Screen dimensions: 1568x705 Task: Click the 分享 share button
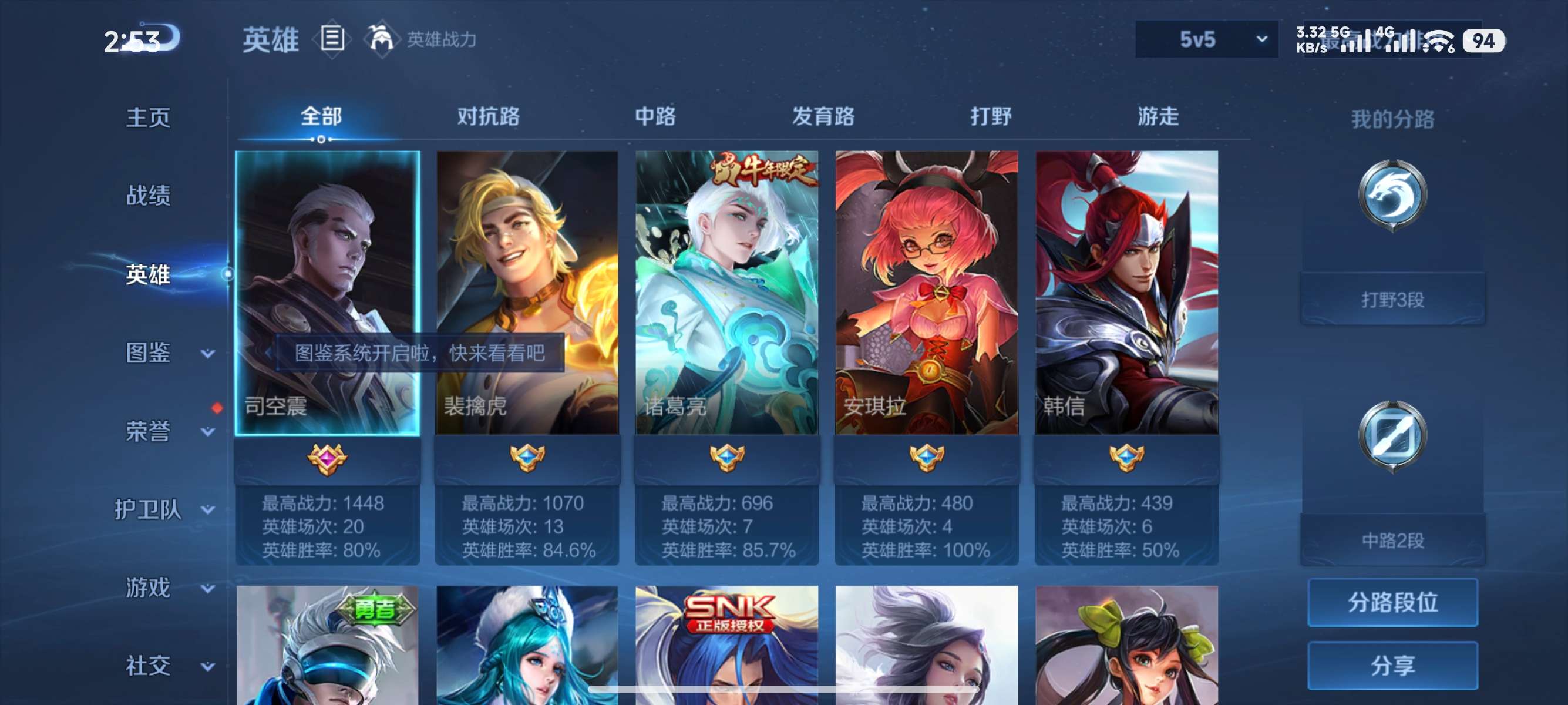(x=1394, y=666)
